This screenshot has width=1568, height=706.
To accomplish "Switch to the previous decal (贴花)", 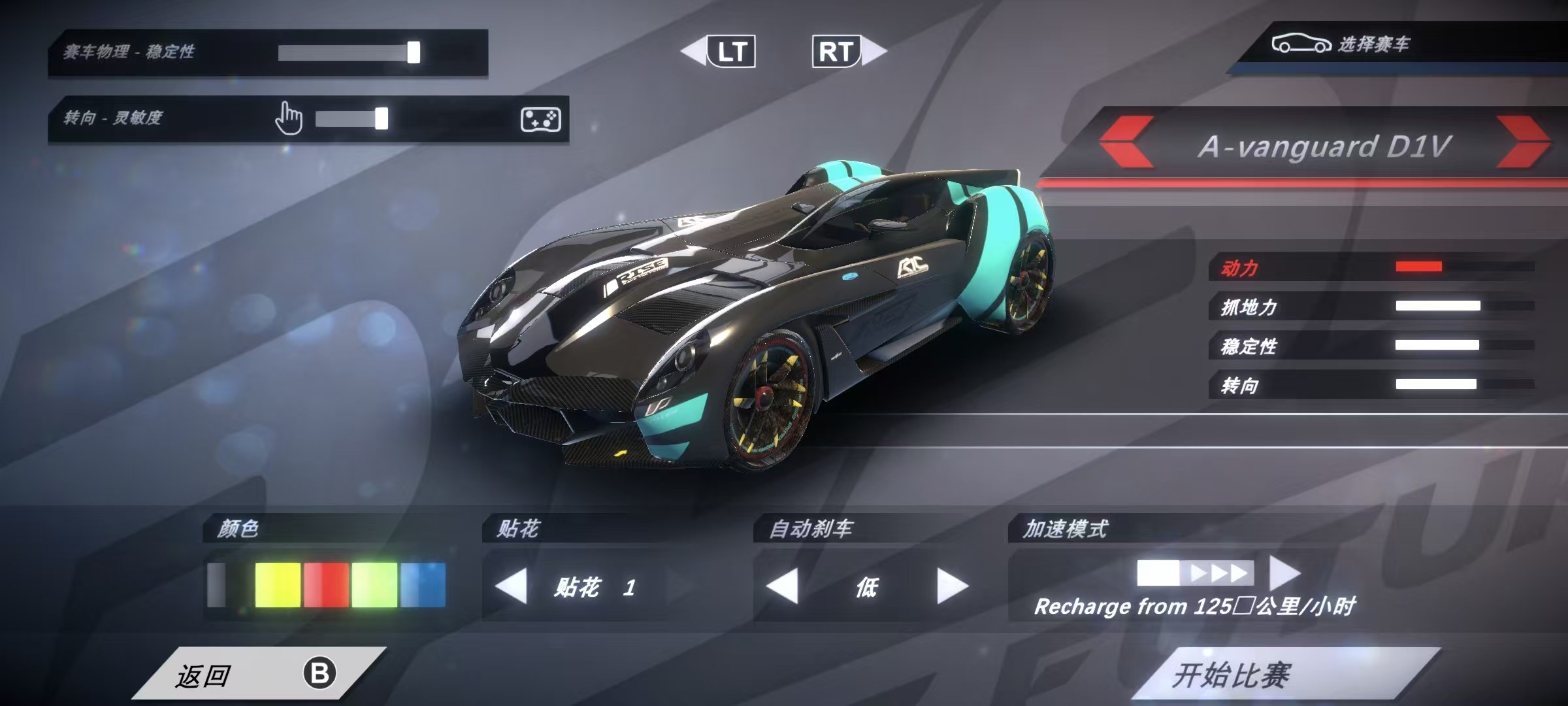I will click(x=512, y=586).
